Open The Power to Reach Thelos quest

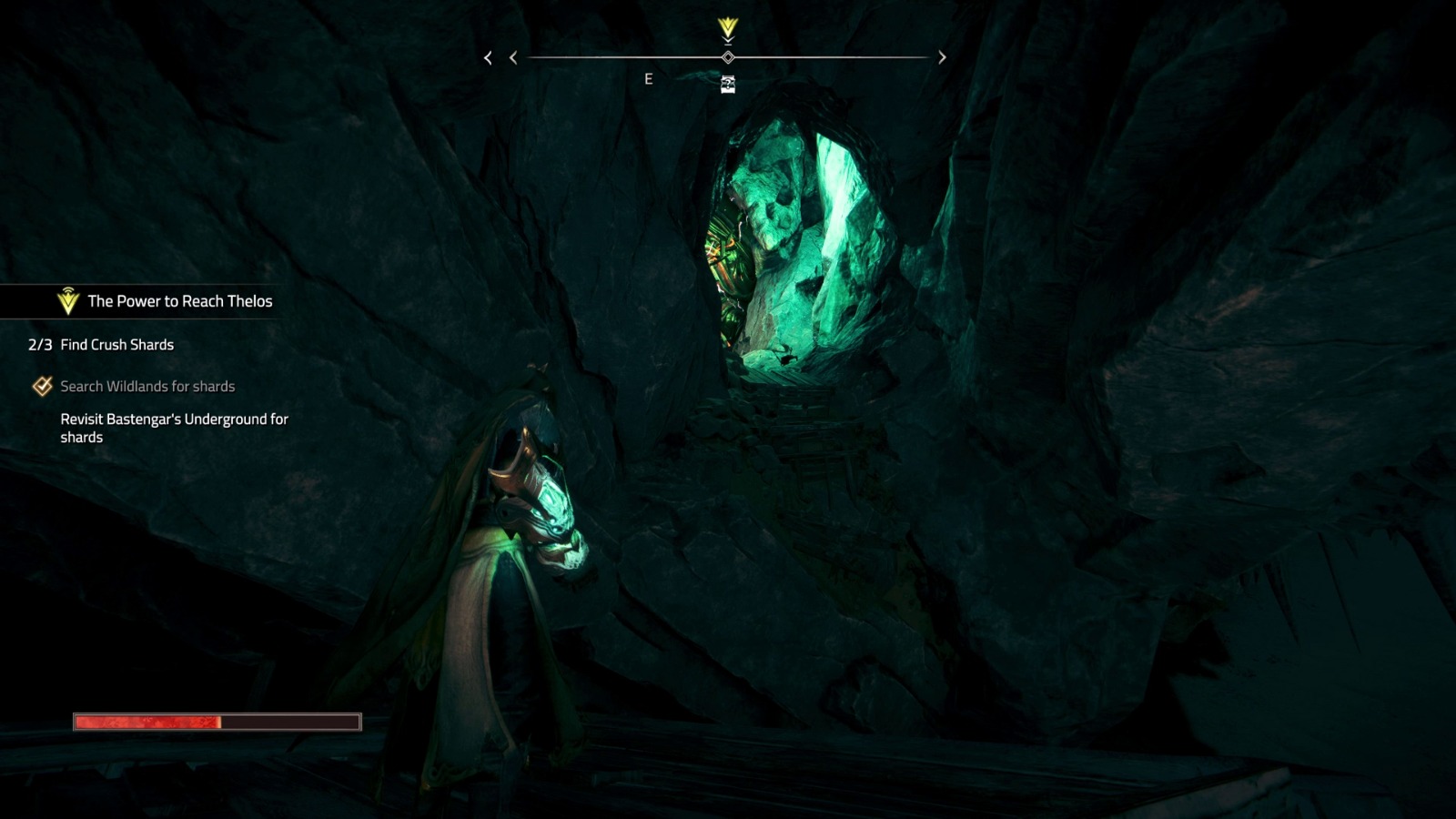coord(179,301)
